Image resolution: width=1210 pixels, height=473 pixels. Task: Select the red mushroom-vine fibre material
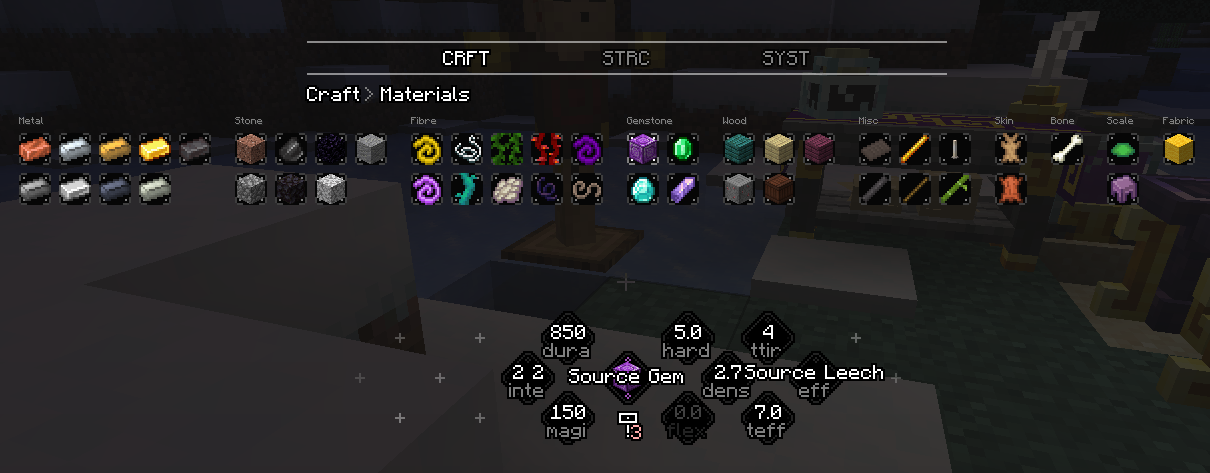pos(547,150)
